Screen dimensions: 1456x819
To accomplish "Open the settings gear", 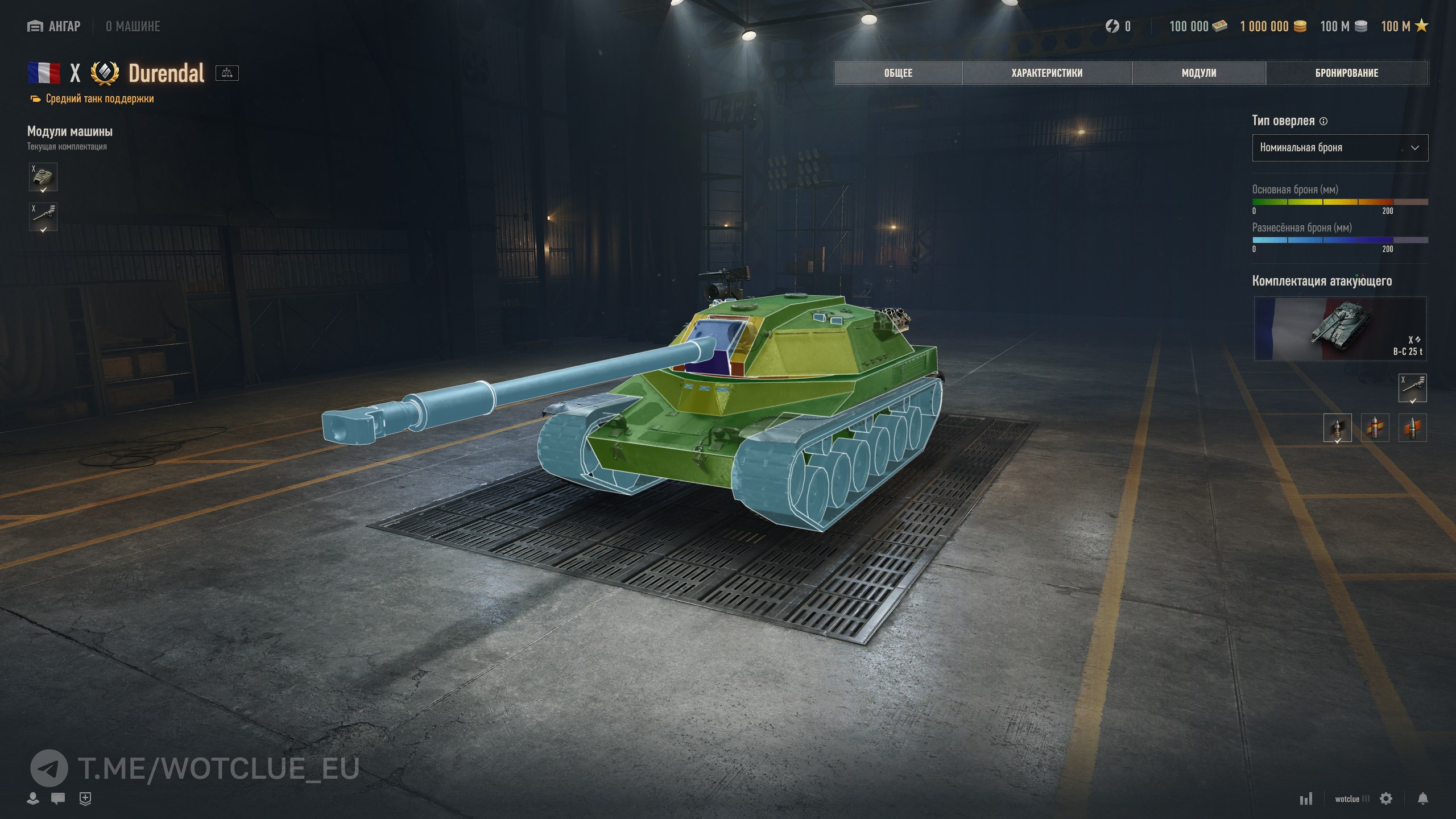I will 1386,799.
